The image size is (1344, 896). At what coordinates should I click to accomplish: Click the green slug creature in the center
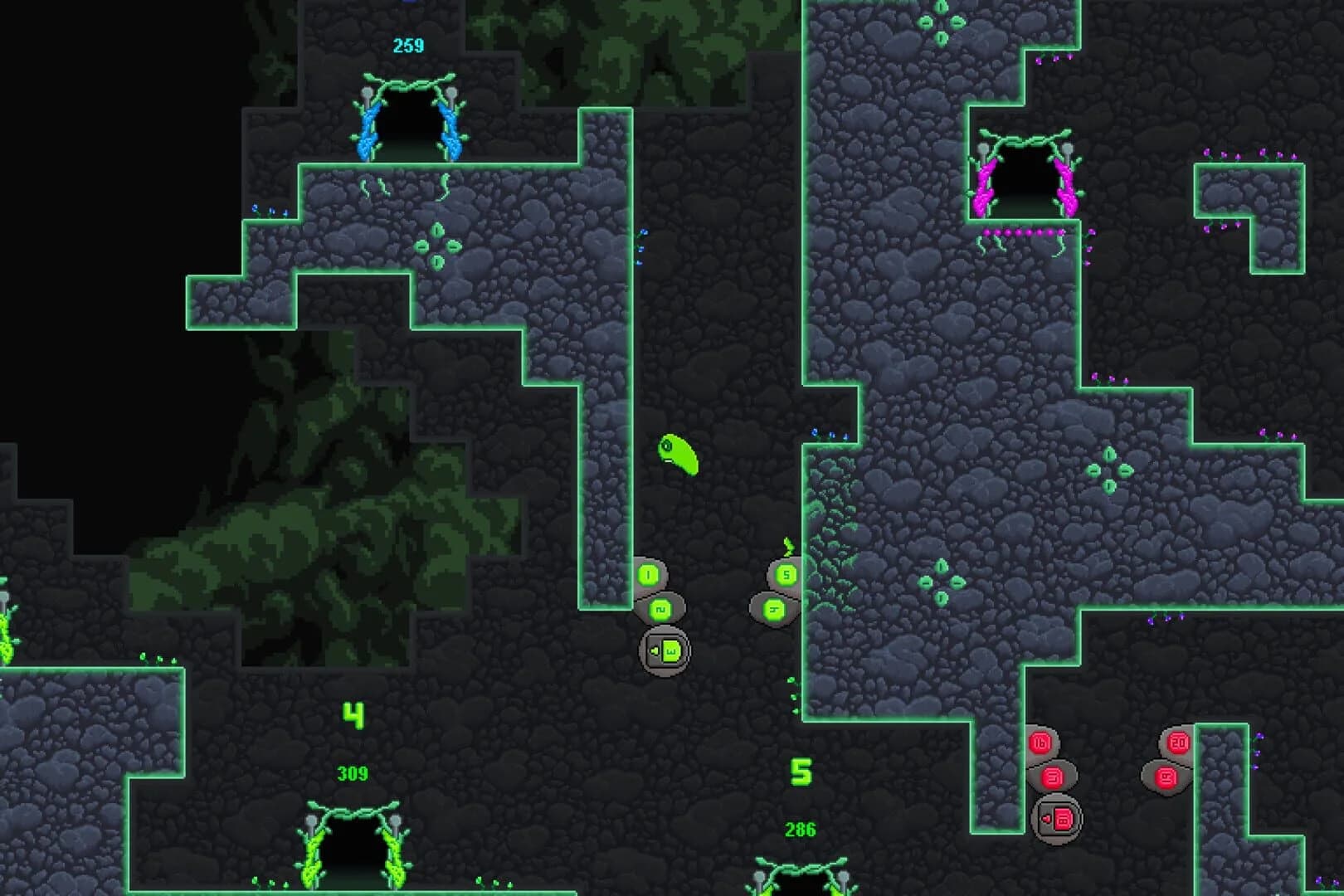[678, 455]
